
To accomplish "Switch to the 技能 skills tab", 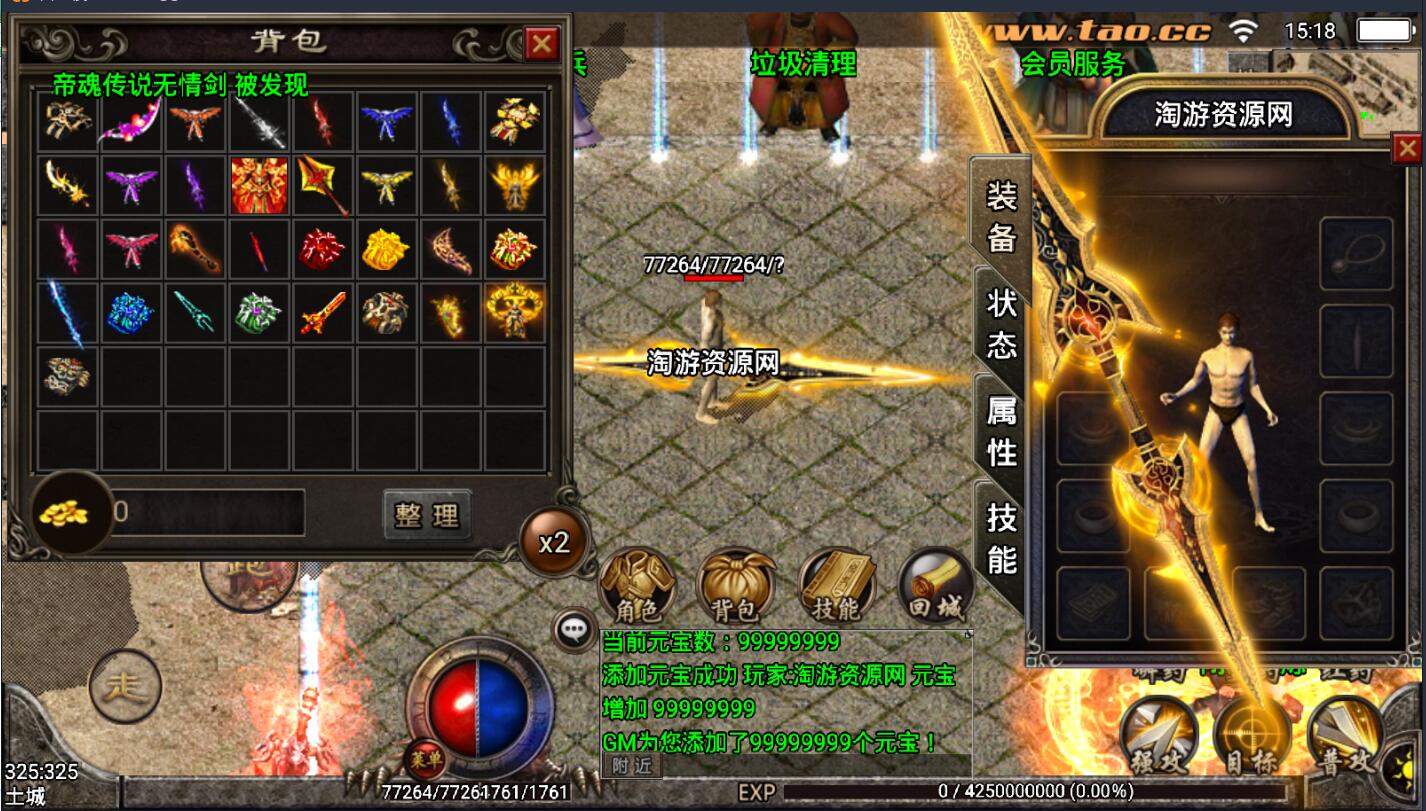I will 1001,538.
